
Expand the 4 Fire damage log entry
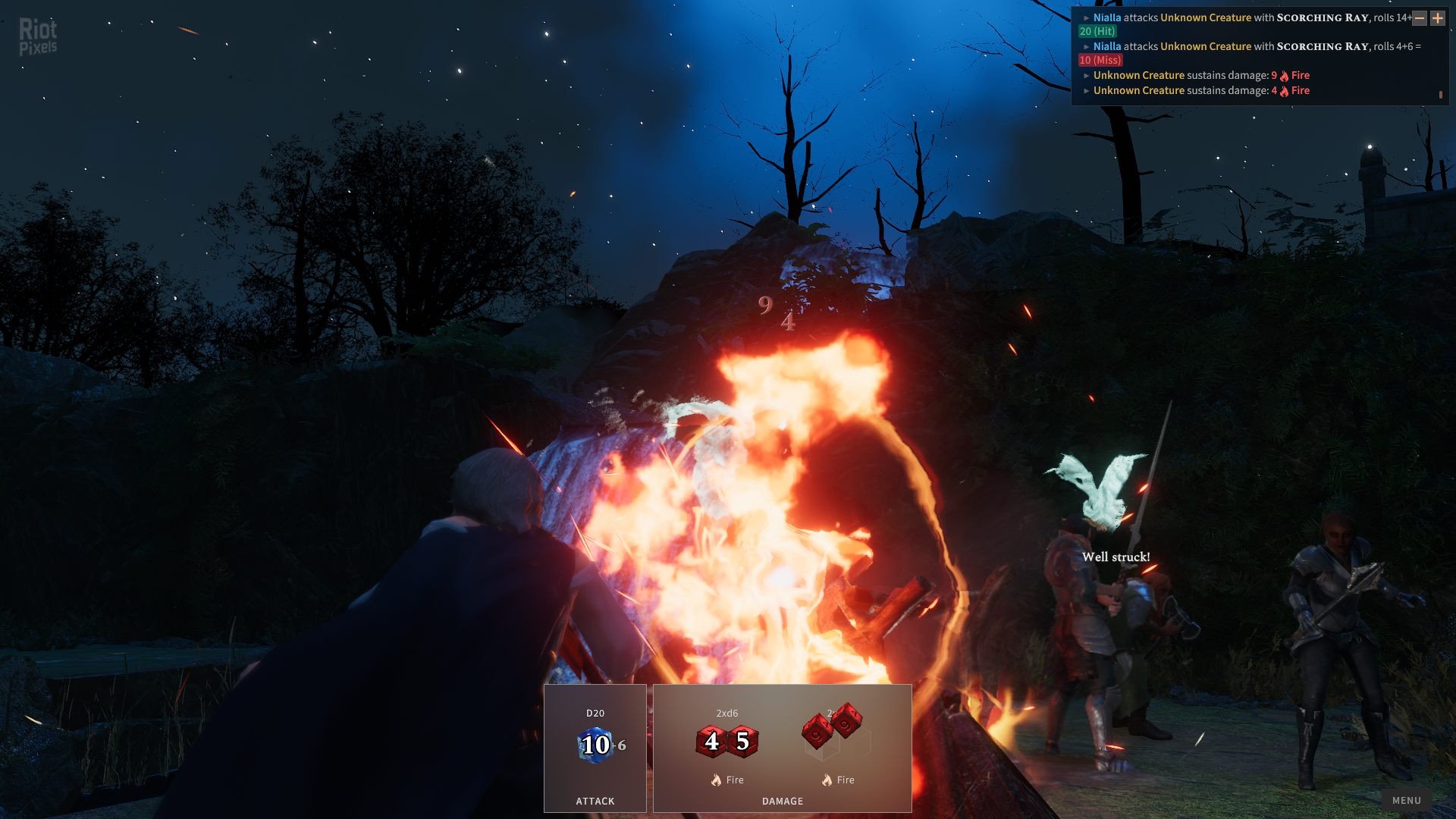1087,90
